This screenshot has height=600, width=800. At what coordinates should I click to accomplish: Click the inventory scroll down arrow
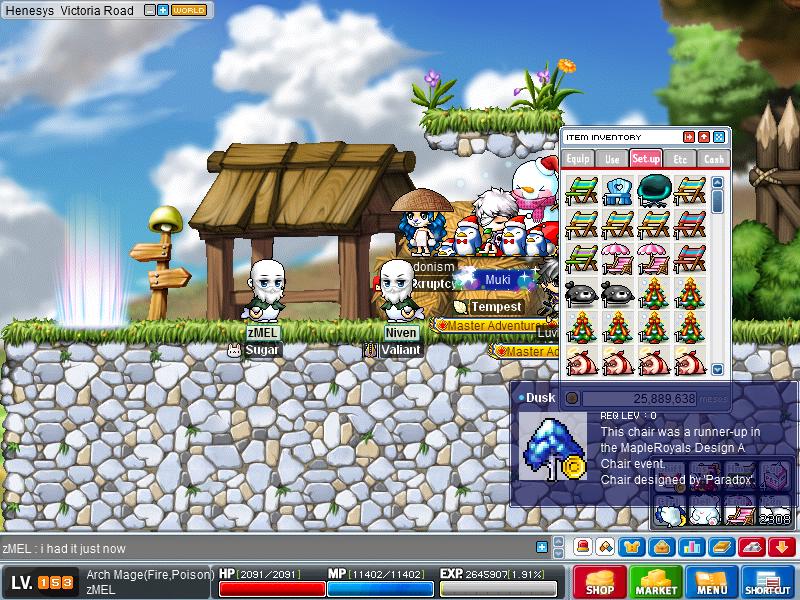pyautogui.click(x=717, y=368)
